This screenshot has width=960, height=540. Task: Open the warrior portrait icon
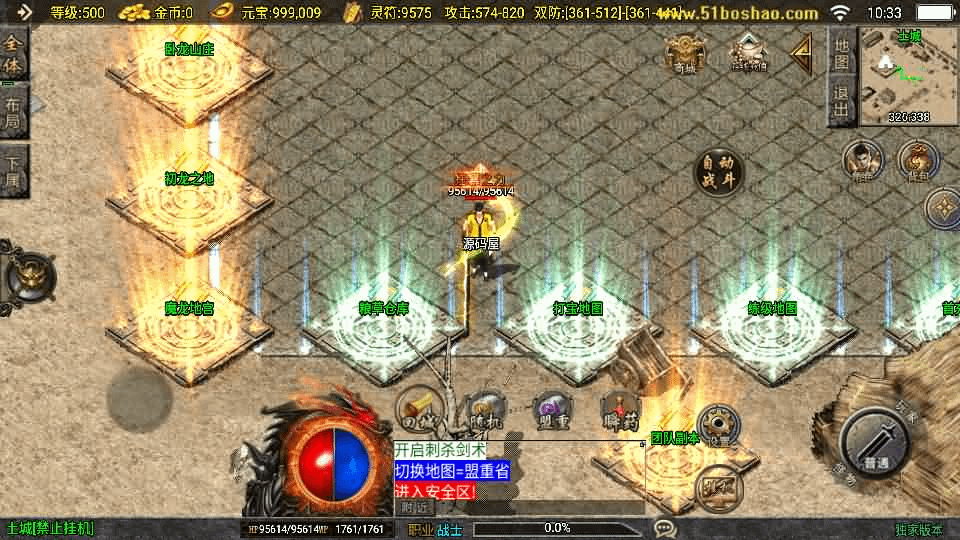862,160
